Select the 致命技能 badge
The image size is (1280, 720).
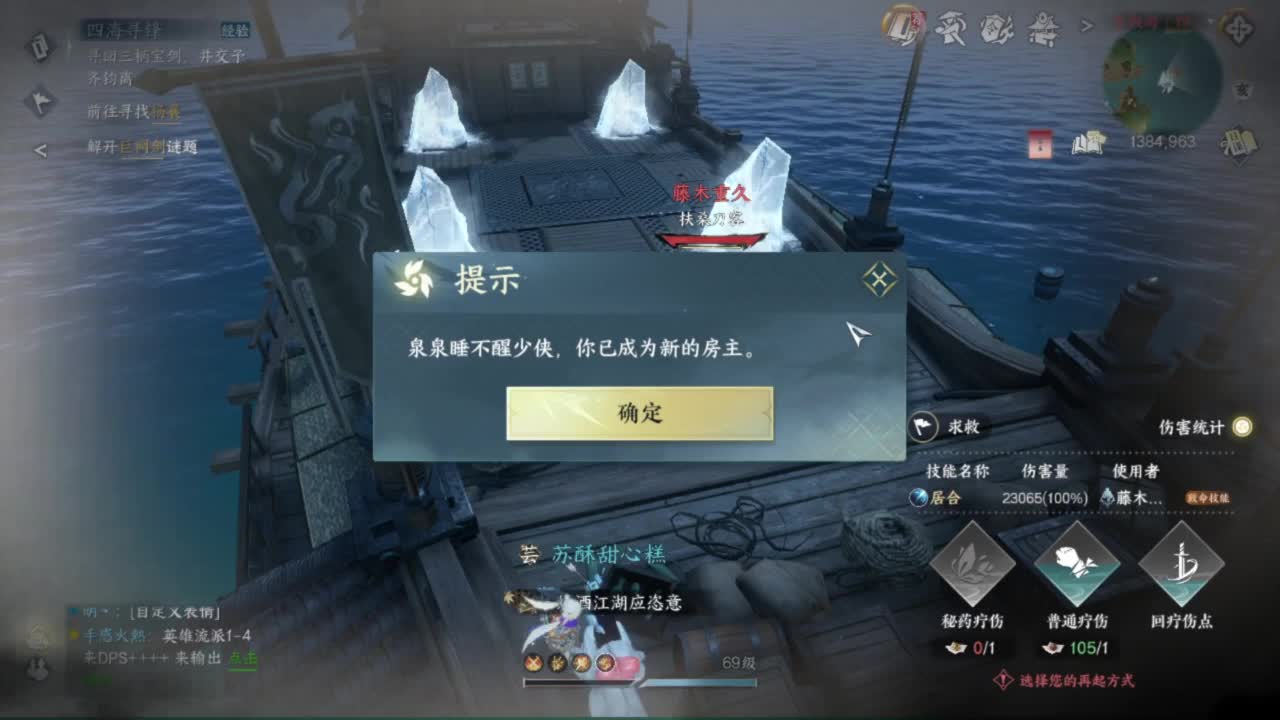pos(1208,497)
